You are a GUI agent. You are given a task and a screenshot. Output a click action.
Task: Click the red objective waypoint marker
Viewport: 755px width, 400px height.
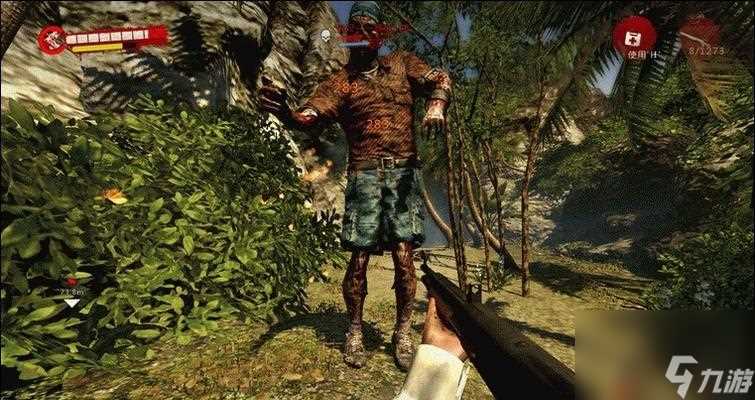[x=70, y=282]
